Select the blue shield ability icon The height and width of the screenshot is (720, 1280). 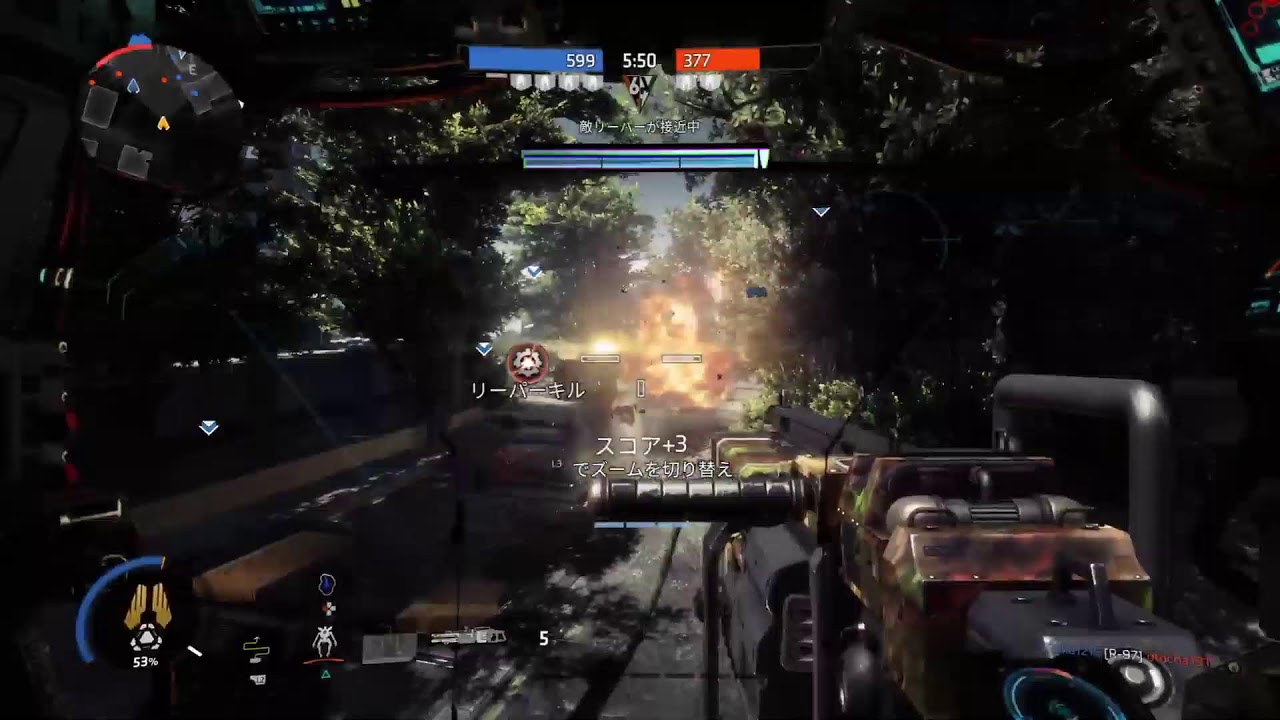tap(326, 584)
